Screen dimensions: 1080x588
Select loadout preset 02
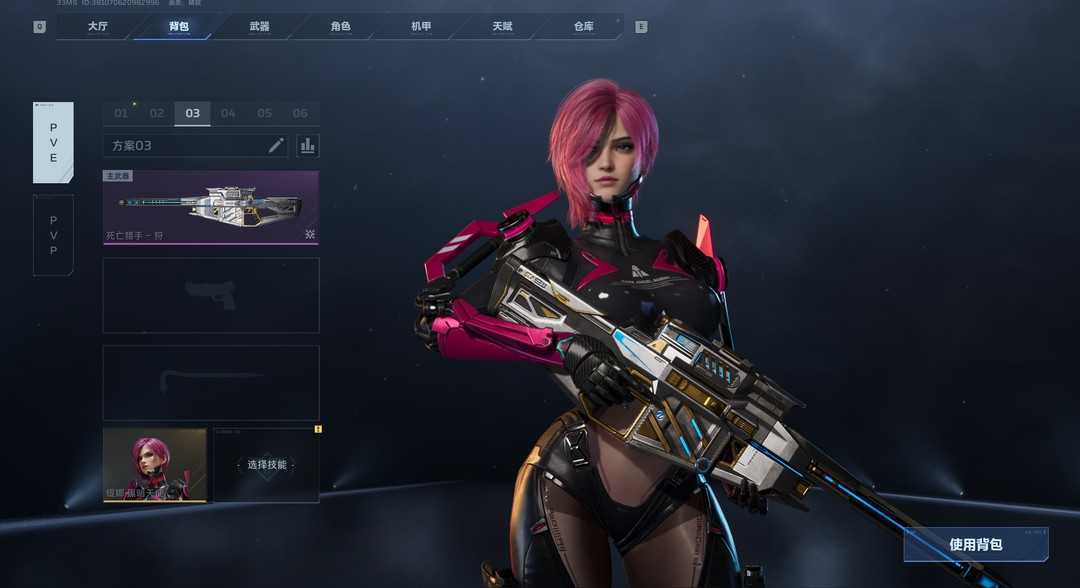click(x=157, y=113)
